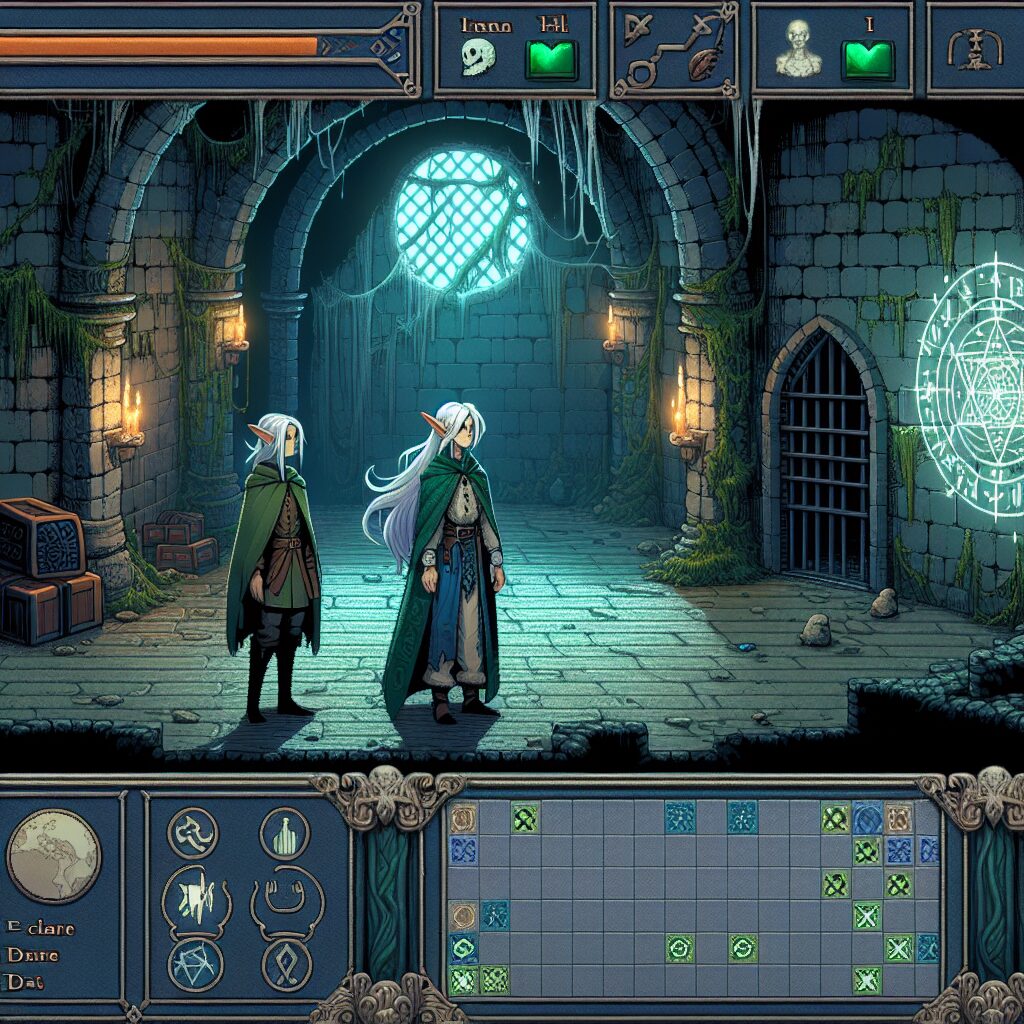Image resolution: width=1024 pixels, height=1024 pixels.
Task: Select the horseshoe-shaped empty ability ring
Action: click(285, 893)
